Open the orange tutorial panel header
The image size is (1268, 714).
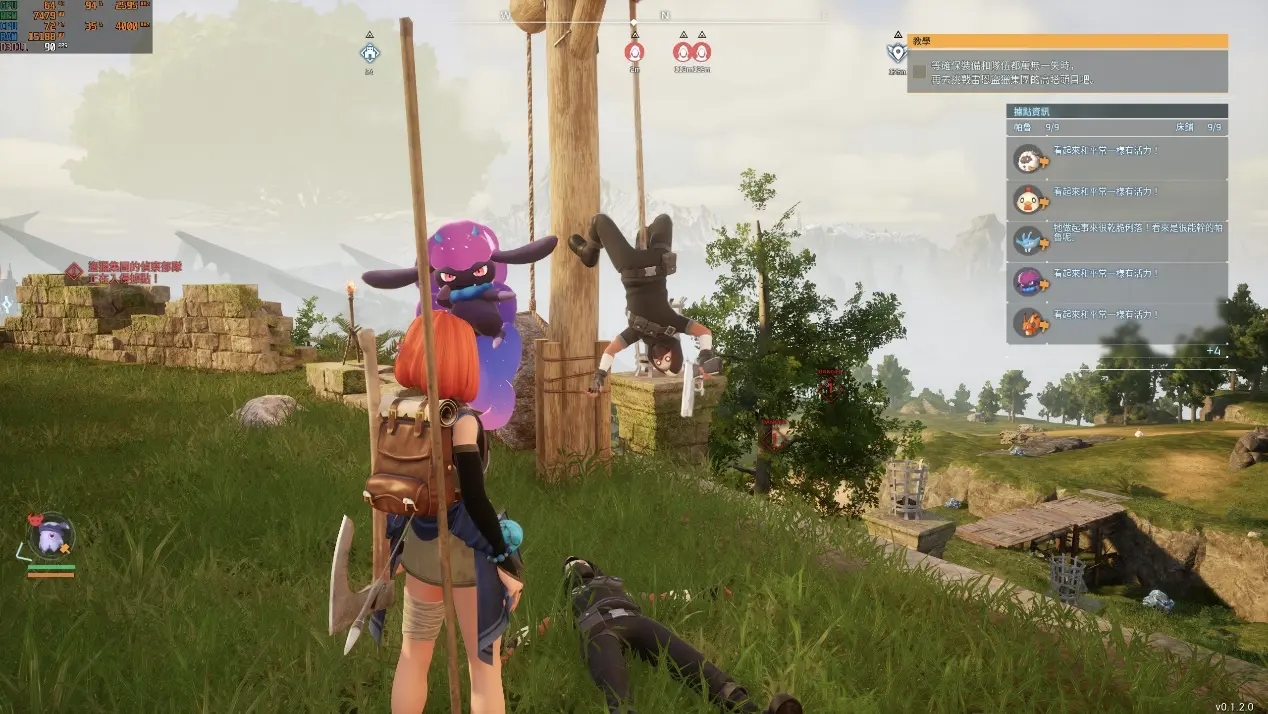1067,41
